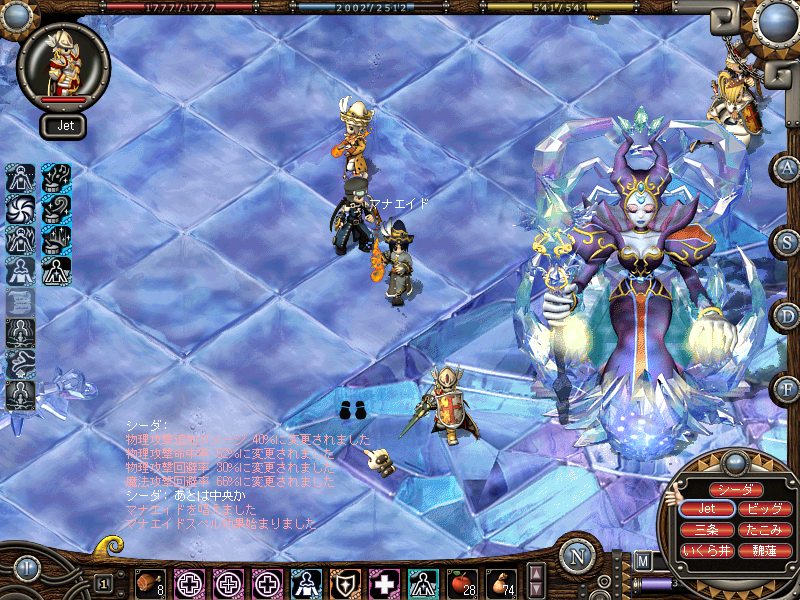The width and height of the screenshot is (800, 600).
Task: Select party member シーダ
Action: (x=736, y=490)
